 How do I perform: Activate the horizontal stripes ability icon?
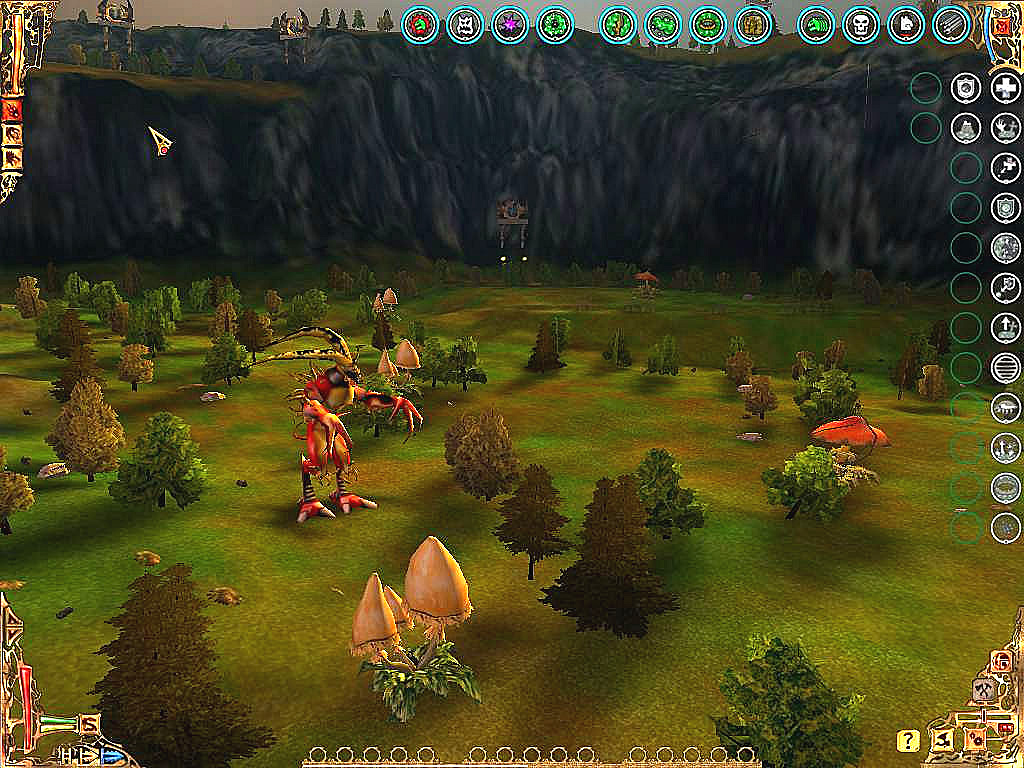pyautogui.click(x=1005, y=368)
